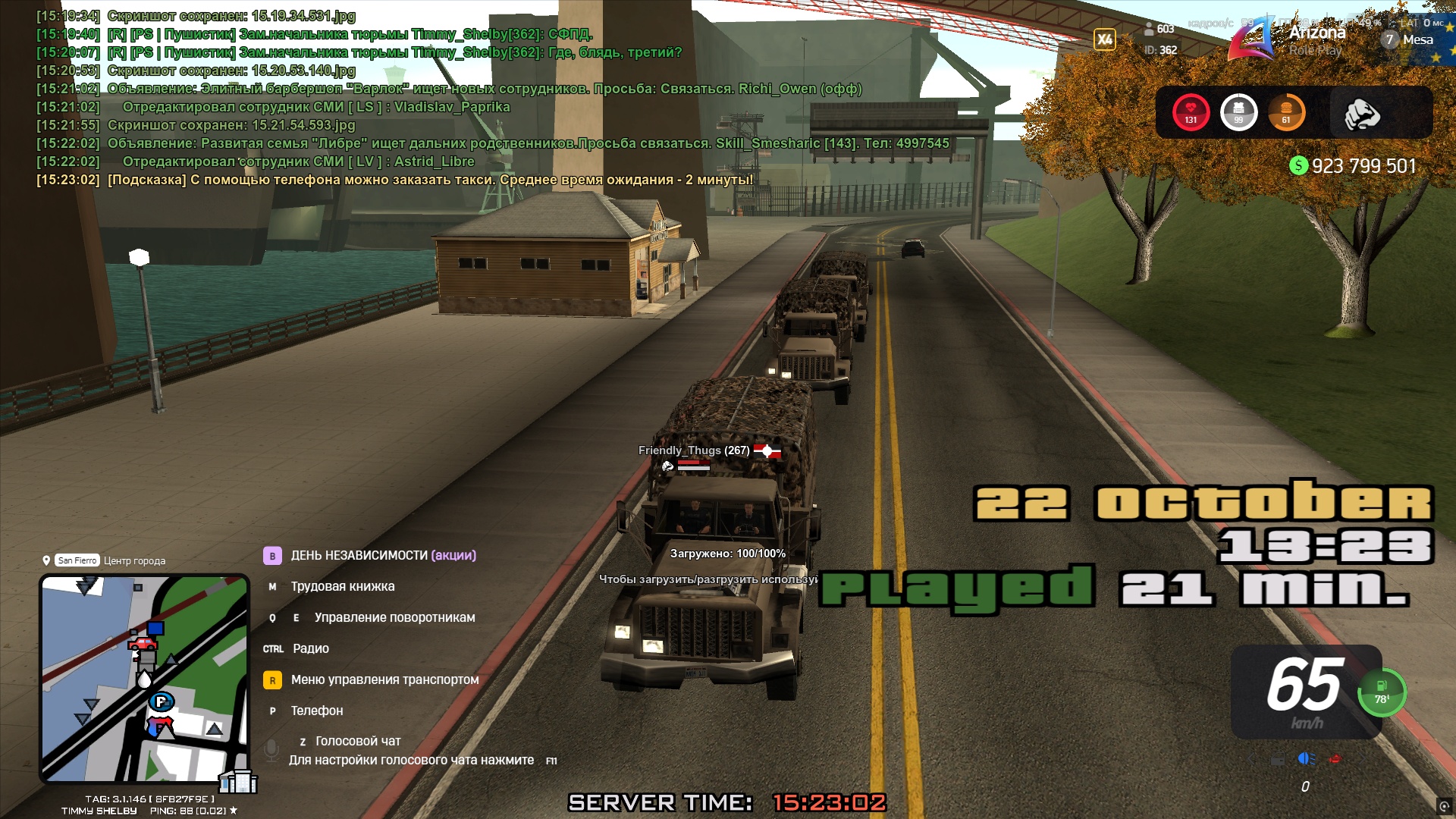Click the parking marker on the minimap
Image resolution: width=1456 pixels, height=819 pixels.
point(161,701)
